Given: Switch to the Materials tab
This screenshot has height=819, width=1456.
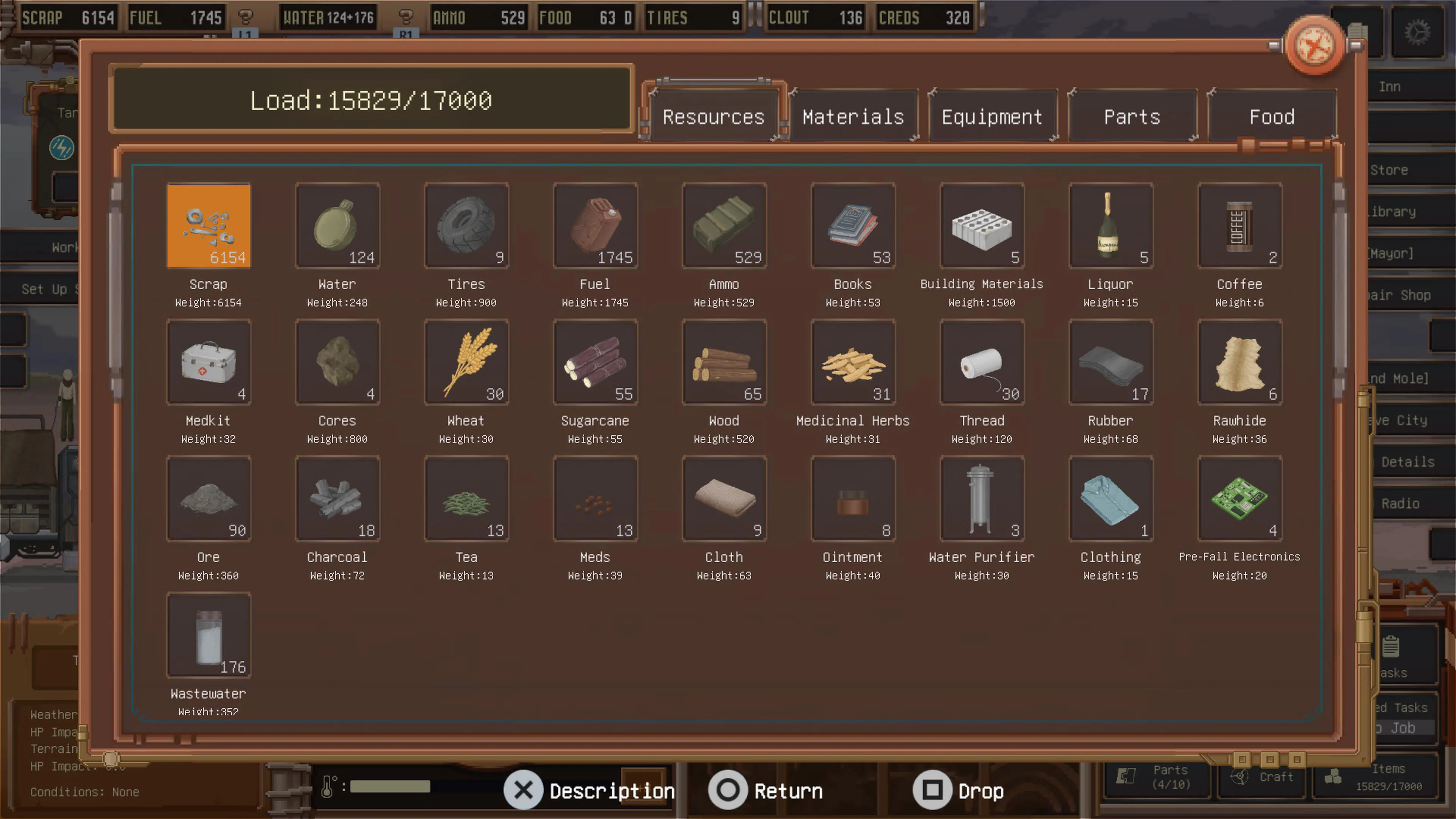Looking at the screenshot, I should click(854, 116).
